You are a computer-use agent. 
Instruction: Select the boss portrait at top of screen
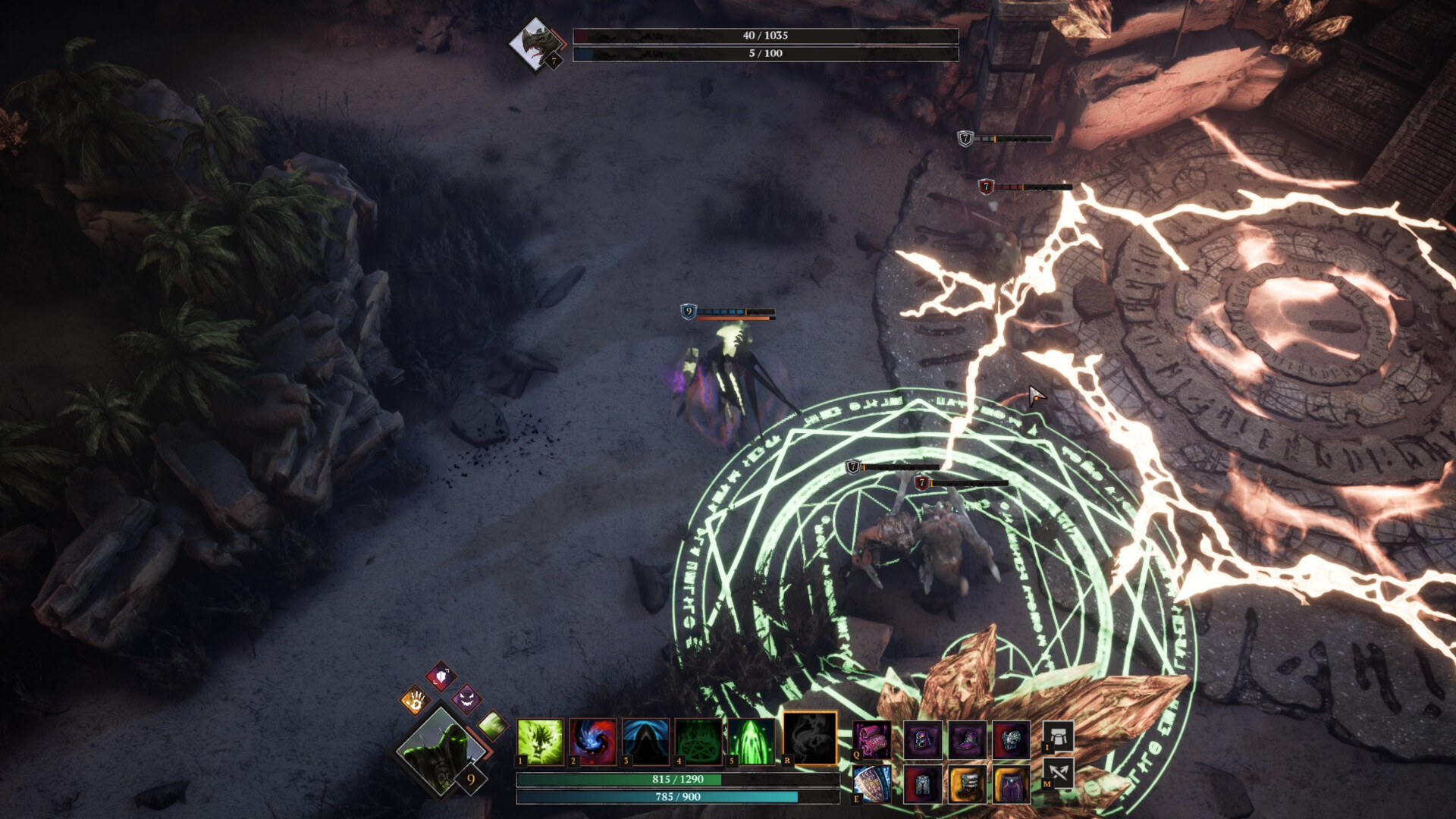(x=535, y=43)
